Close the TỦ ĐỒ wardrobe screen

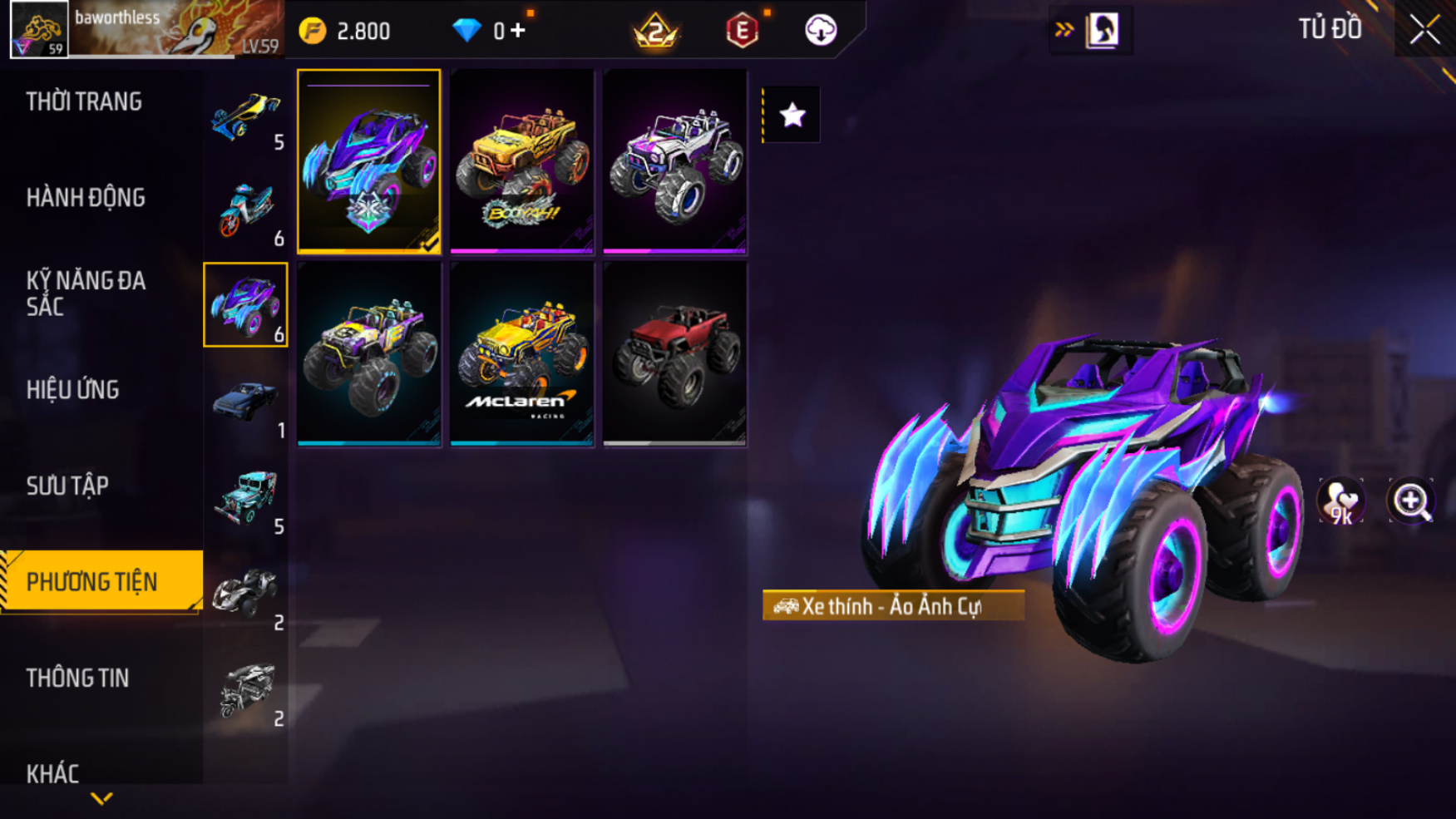(x=1424, y=30)
